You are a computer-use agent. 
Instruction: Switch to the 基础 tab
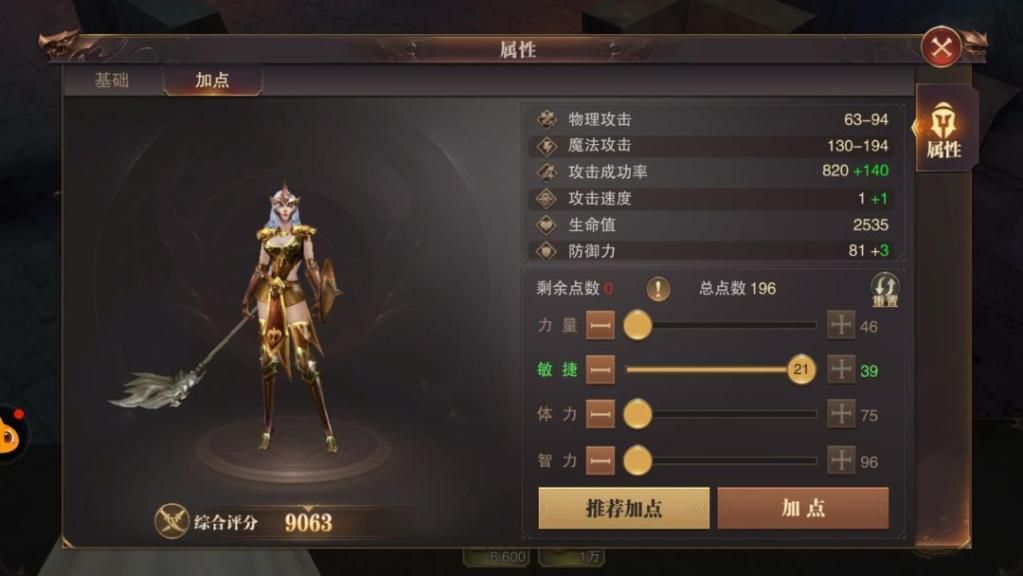111,81
